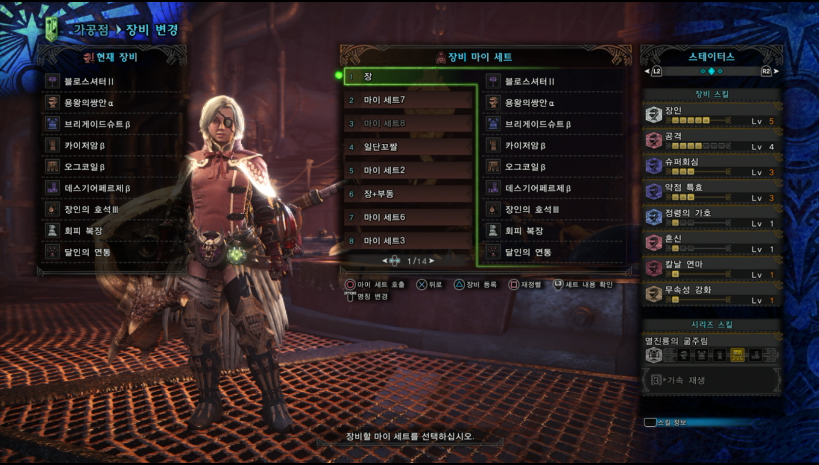The width and height of the screenshot is (819, 465).
Task: Go to previous loadout page arrow
Action: click(x=385, y=261)
